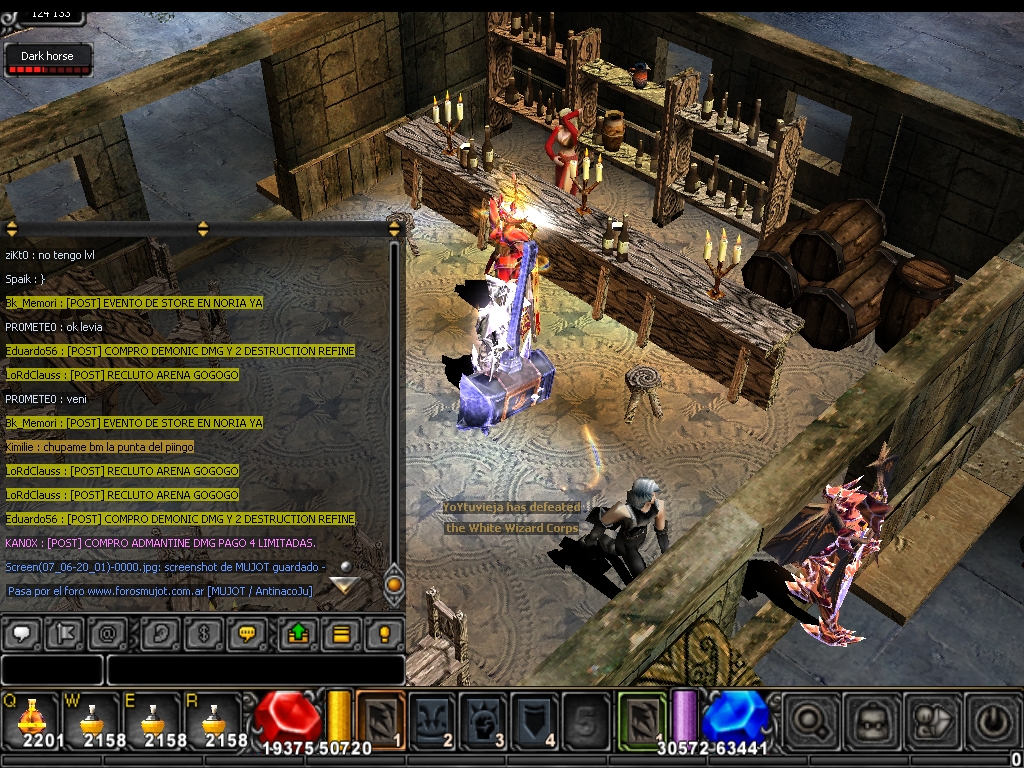Use the Q hotkey orange potion

pos(31,716)
